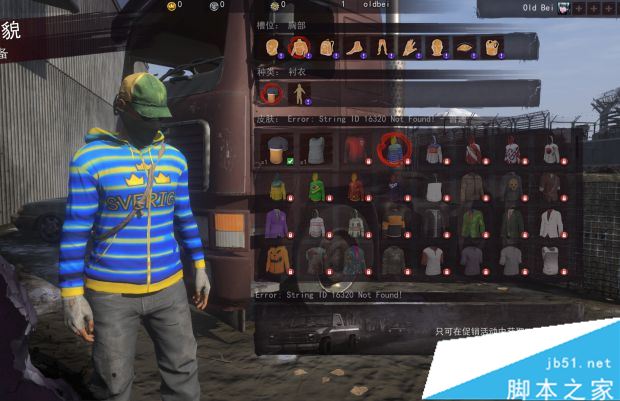This screenshot has width=620, height=401.
Task: Open the backpack slot category
Action: point(326,47)
